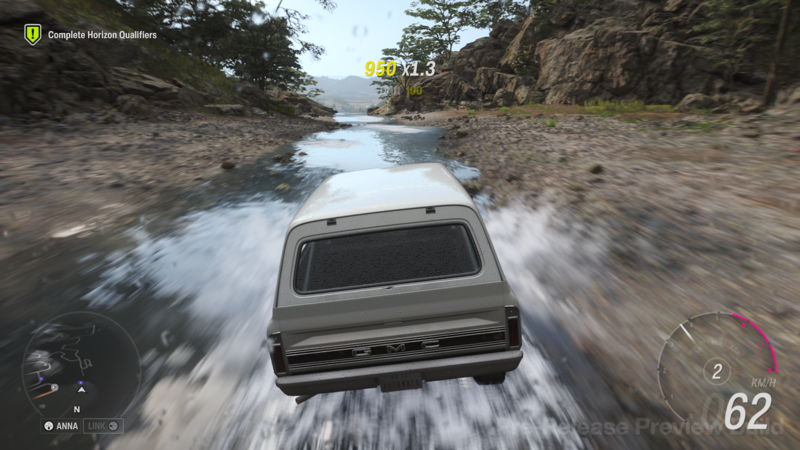Open the Complete Horizon Qualifiers objective
Screen dimensions: 800x450
click(x=103, y=35)
